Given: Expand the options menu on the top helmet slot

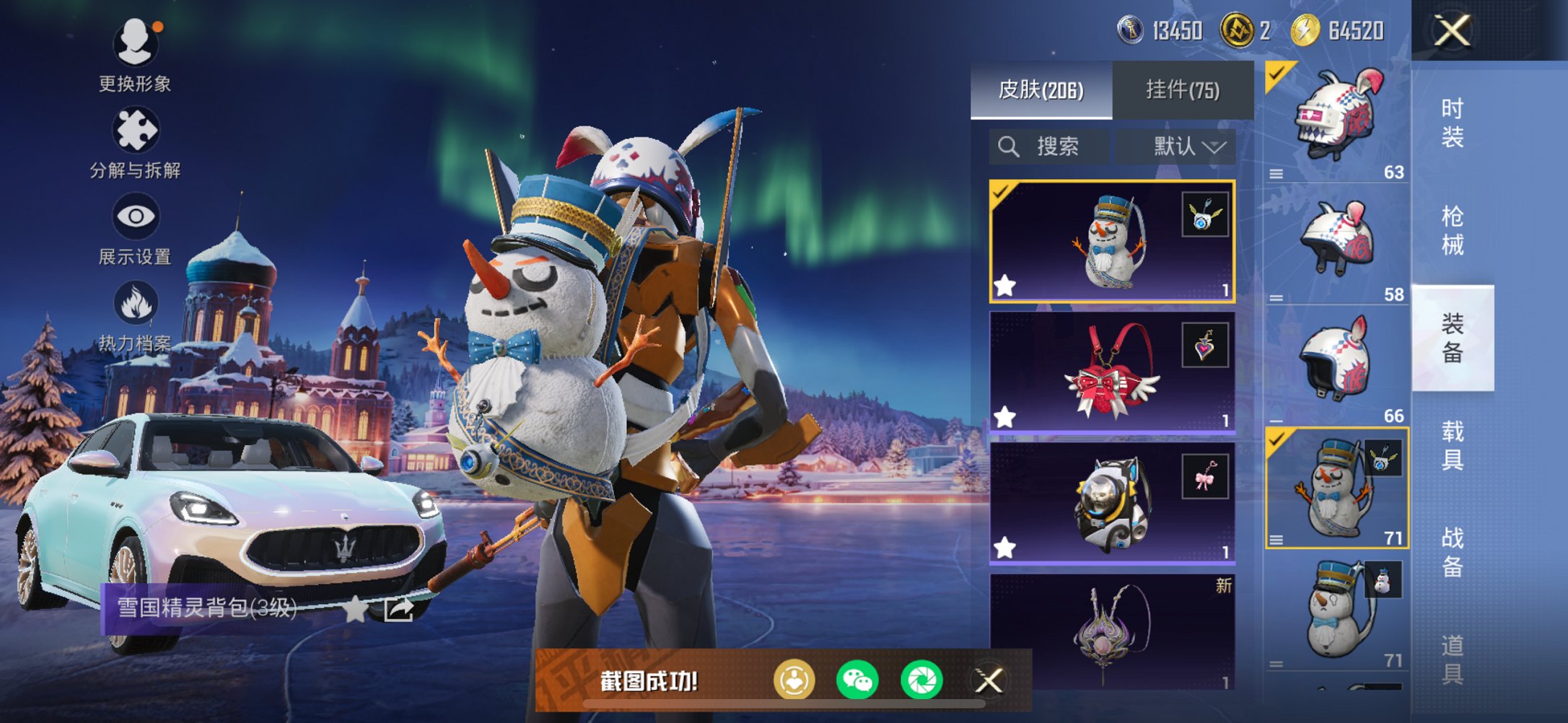Looking at the screenshot, I should [x=1277, y=172].
